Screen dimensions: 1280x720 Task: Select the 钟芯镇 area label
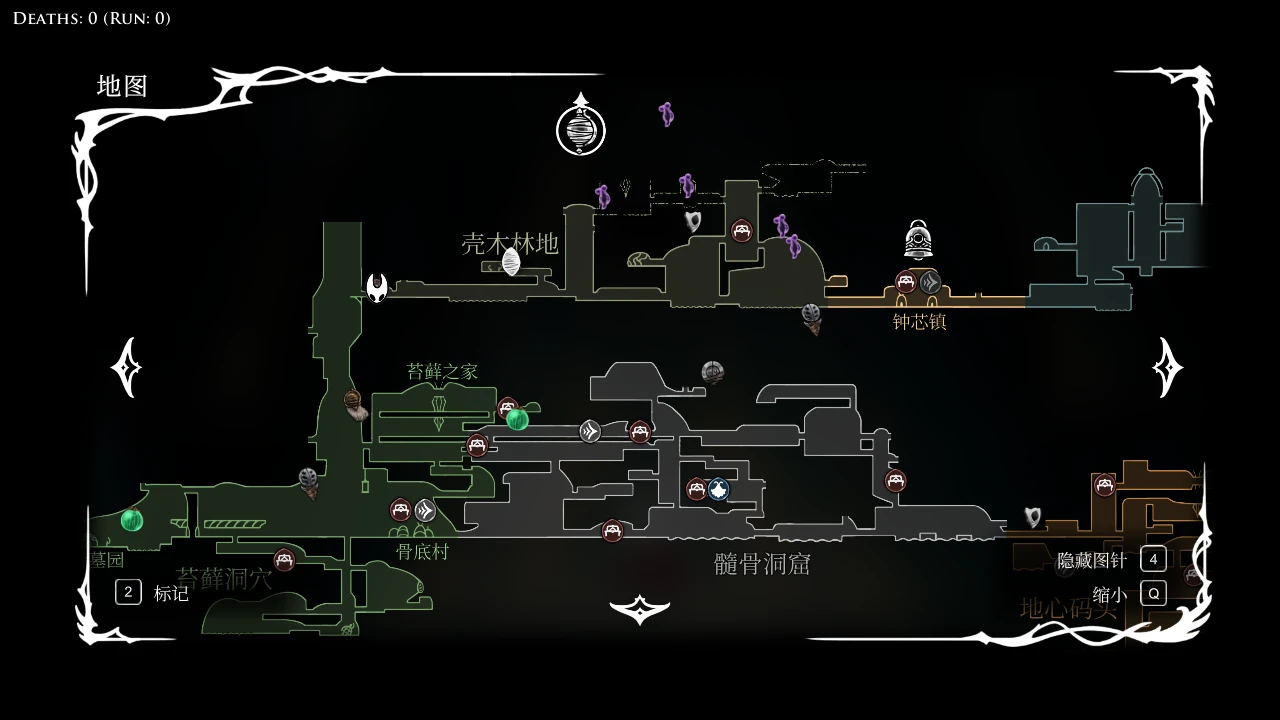(918, 320)
